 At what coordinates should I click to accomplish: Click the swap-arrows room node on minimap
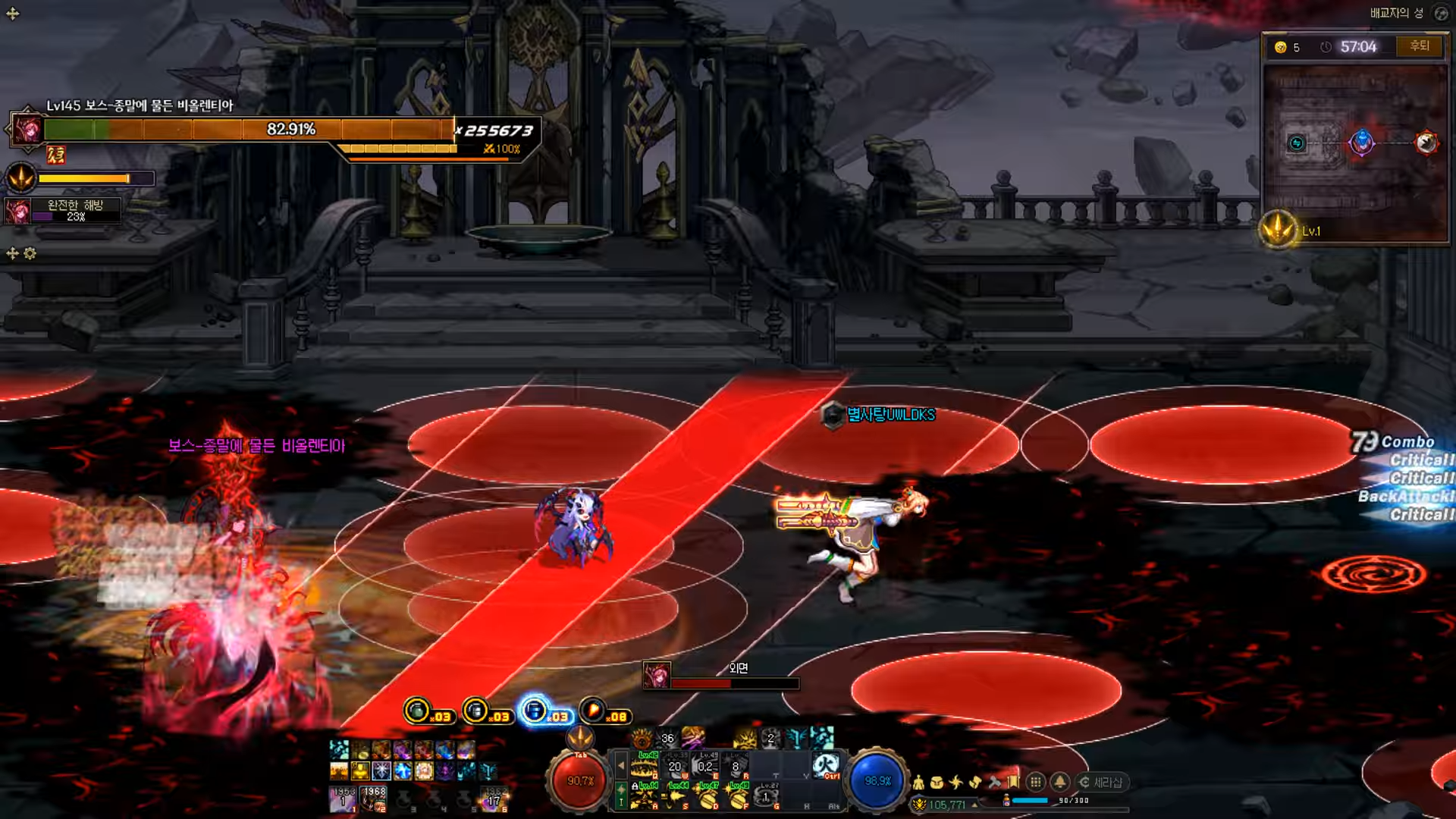1297,143
